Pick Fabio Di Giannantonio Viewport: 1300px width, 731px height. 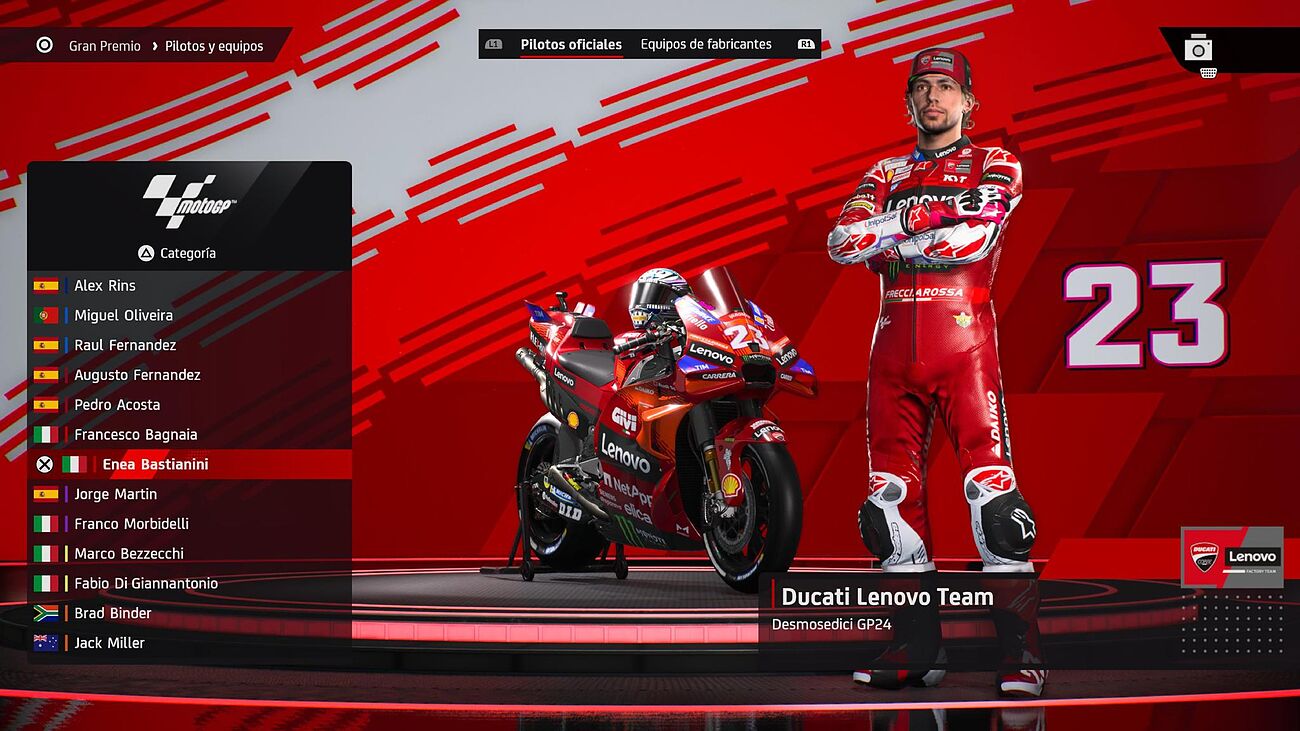[x=146, y=584]
